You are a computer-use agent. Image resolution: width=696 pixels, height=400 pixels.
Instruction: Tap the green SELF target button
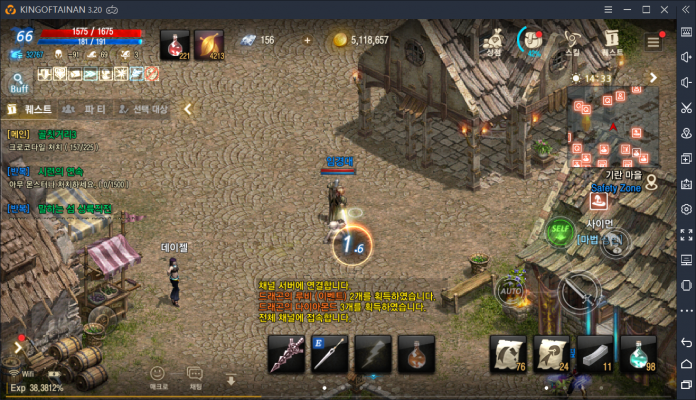(x=560, y=230)
